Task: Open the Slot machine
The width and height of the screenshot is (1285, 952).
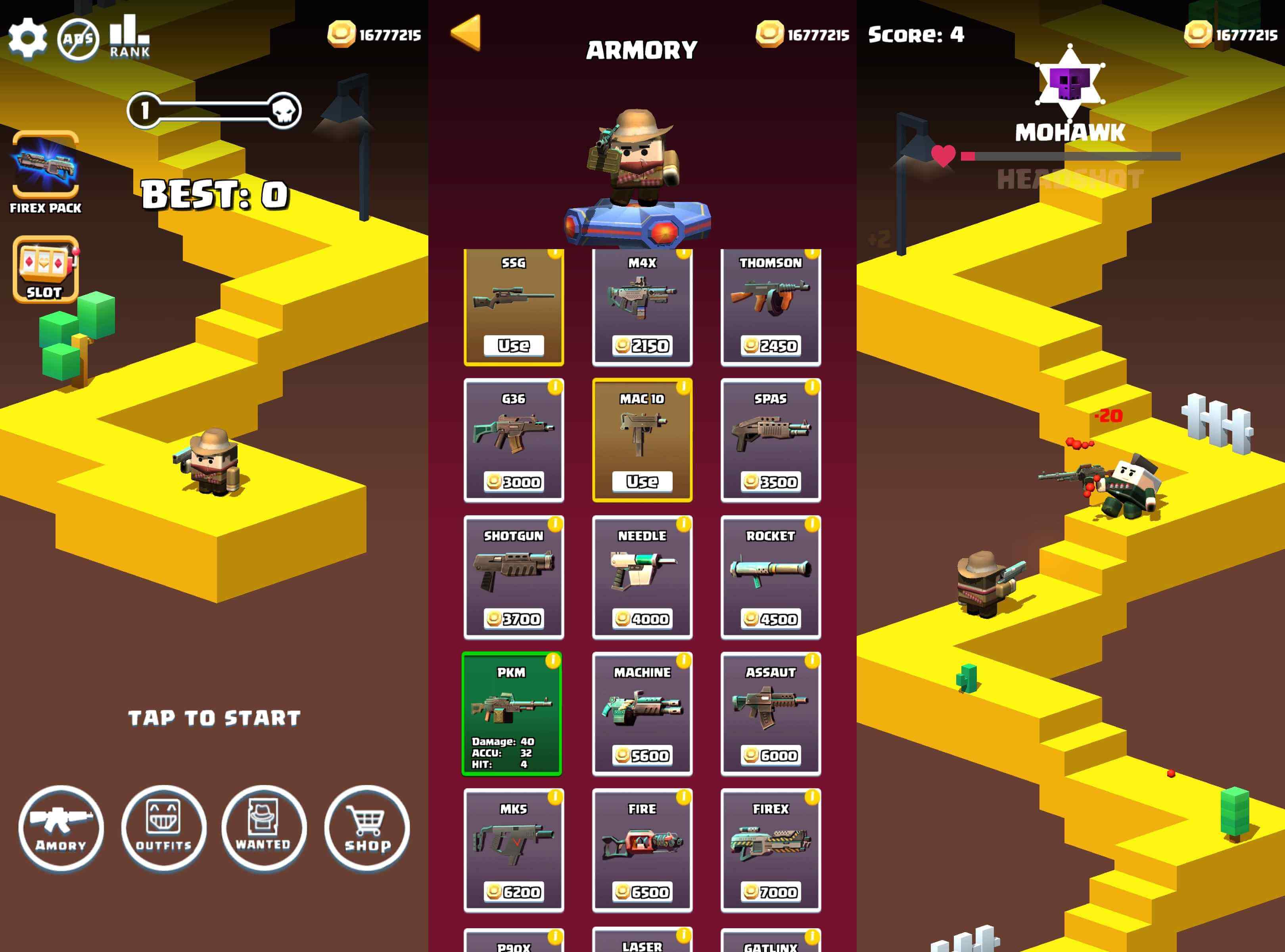Action: [46, 269]
